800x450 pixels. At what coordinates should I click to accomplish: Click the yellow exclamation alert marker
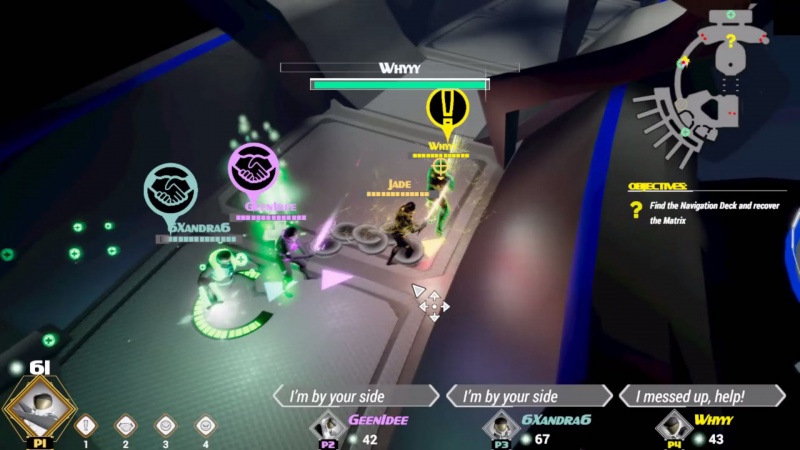pyautogui.click(x=446, y=108)
